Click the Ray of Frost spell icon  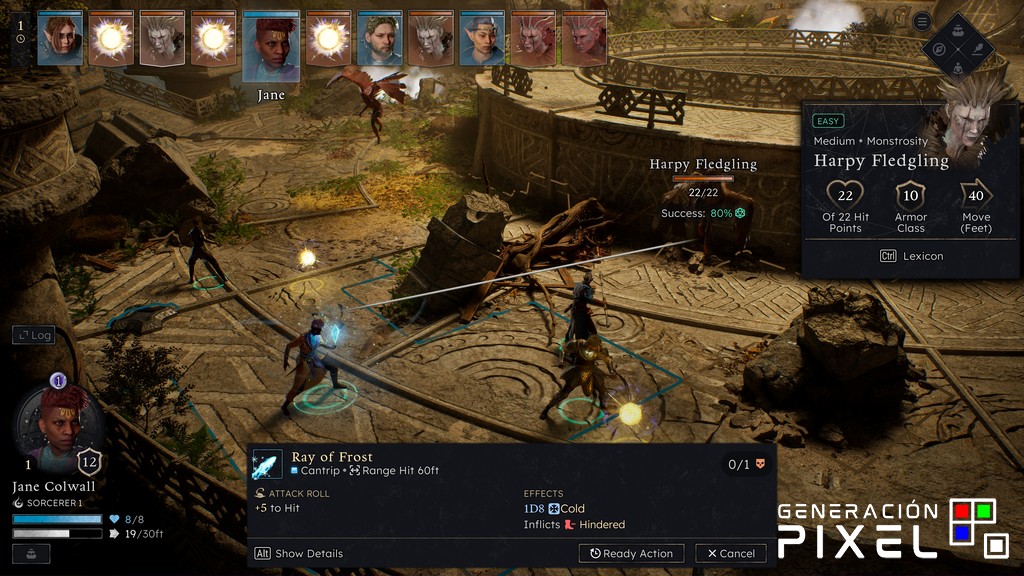(267, 463)
